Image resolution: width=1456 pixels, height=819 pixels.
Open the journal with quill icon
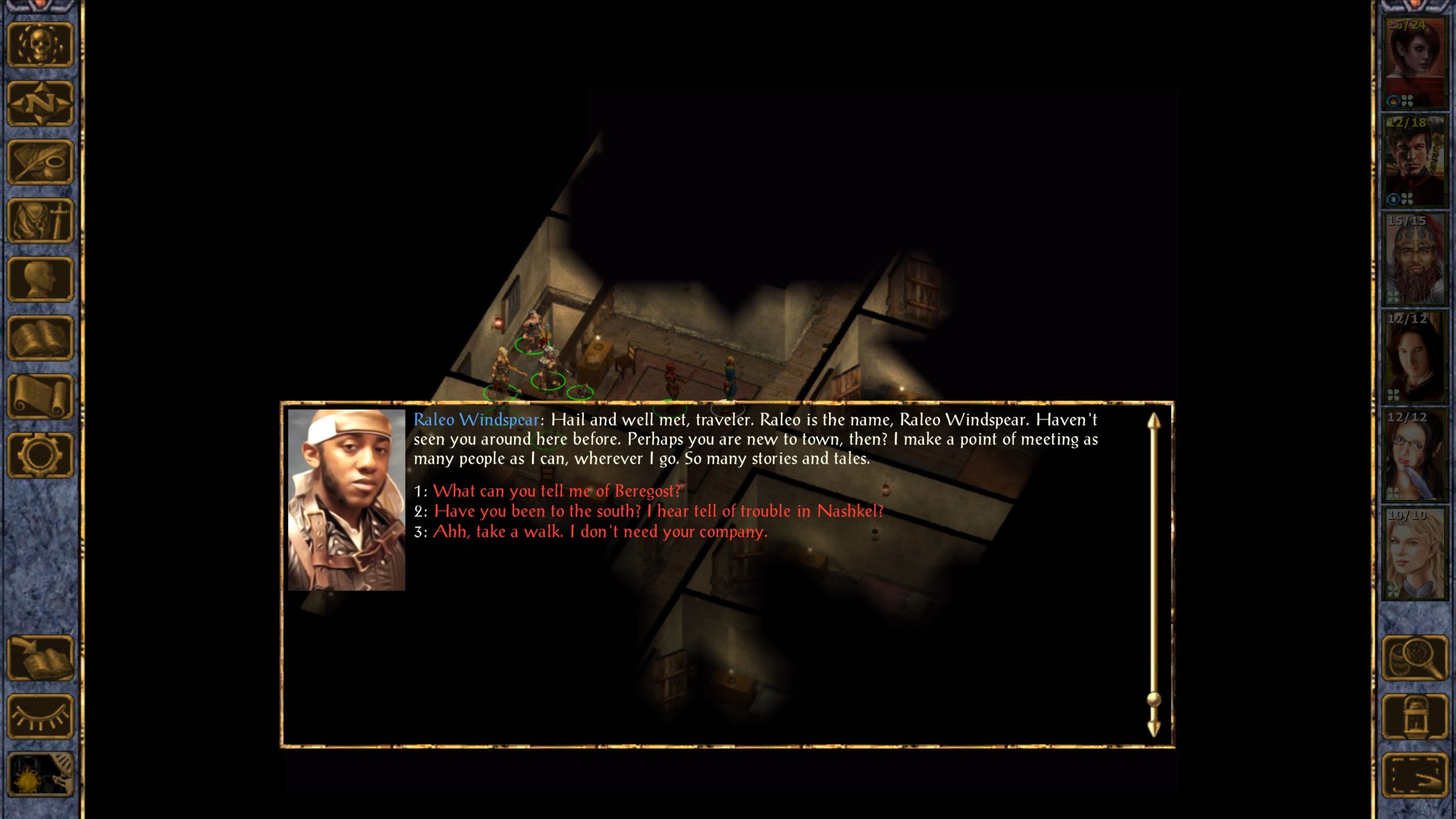(x=40, y=162)
